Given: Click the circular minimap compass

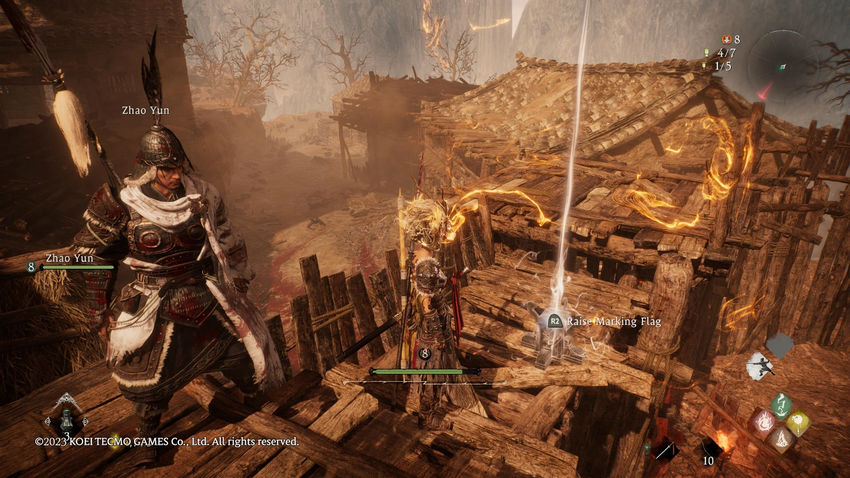Looking at the screenshot, I should click(782, 62).
